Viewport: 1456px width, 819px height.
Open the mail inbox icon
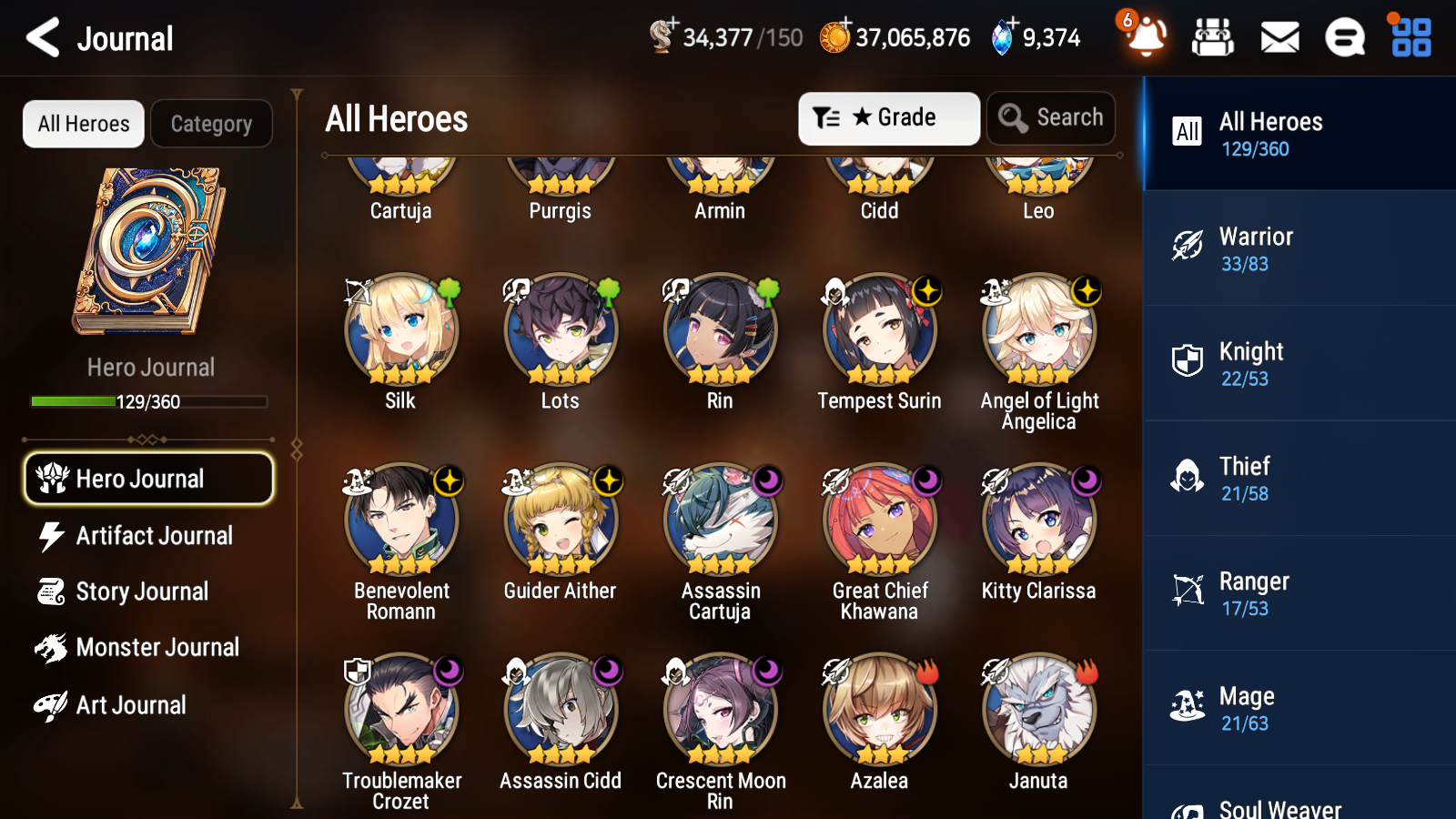(x=1279, y=37)
